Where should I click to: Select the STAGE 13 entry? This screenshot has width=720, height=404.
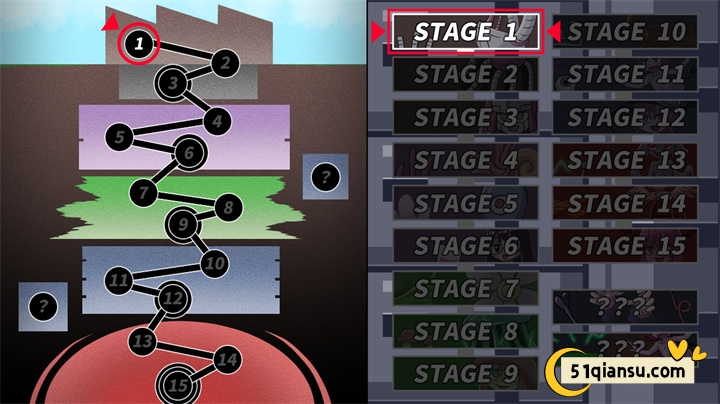(x=626, y=160)
